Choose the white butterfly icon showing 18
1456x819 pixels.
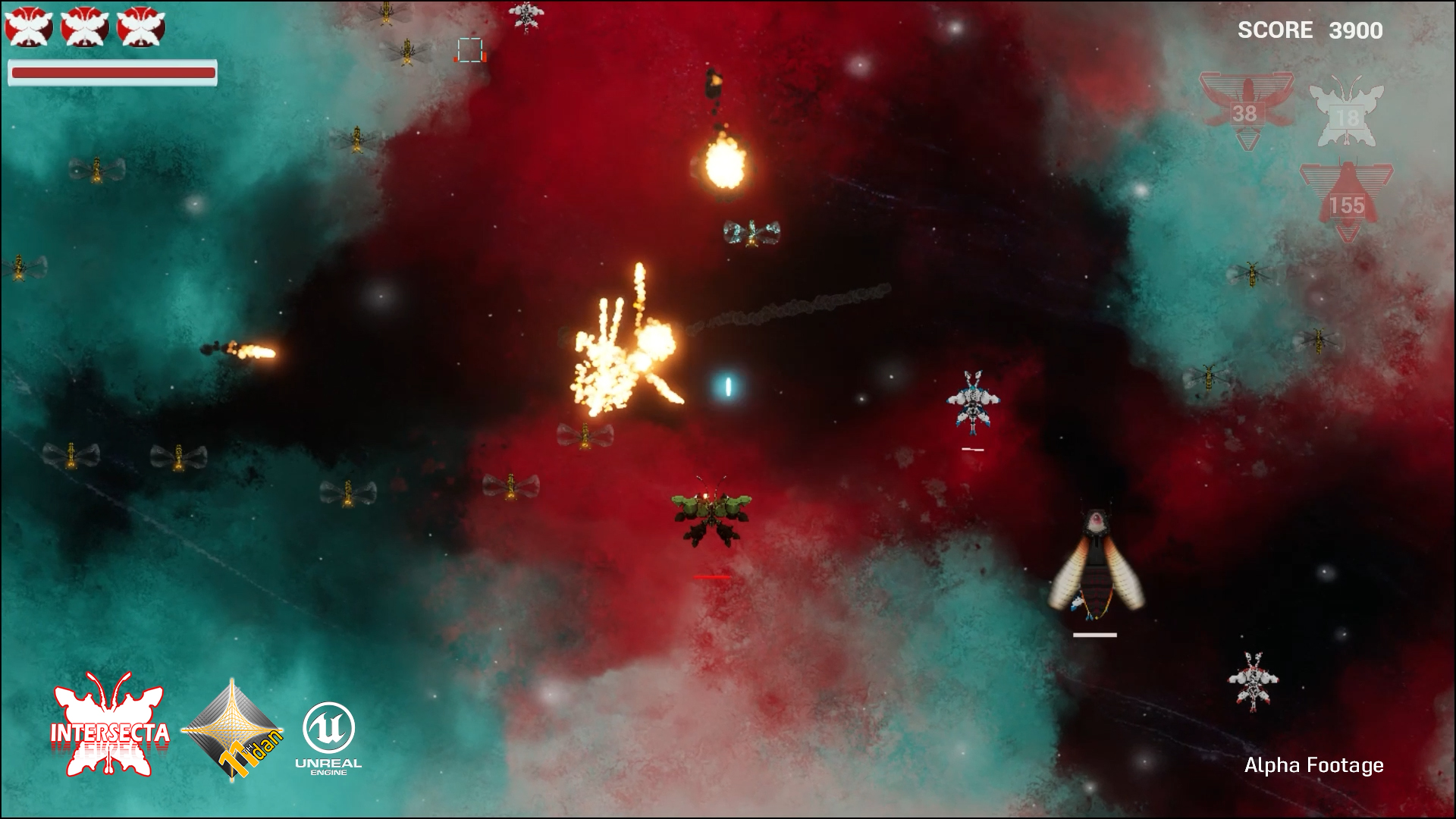tap(1346, 115)
